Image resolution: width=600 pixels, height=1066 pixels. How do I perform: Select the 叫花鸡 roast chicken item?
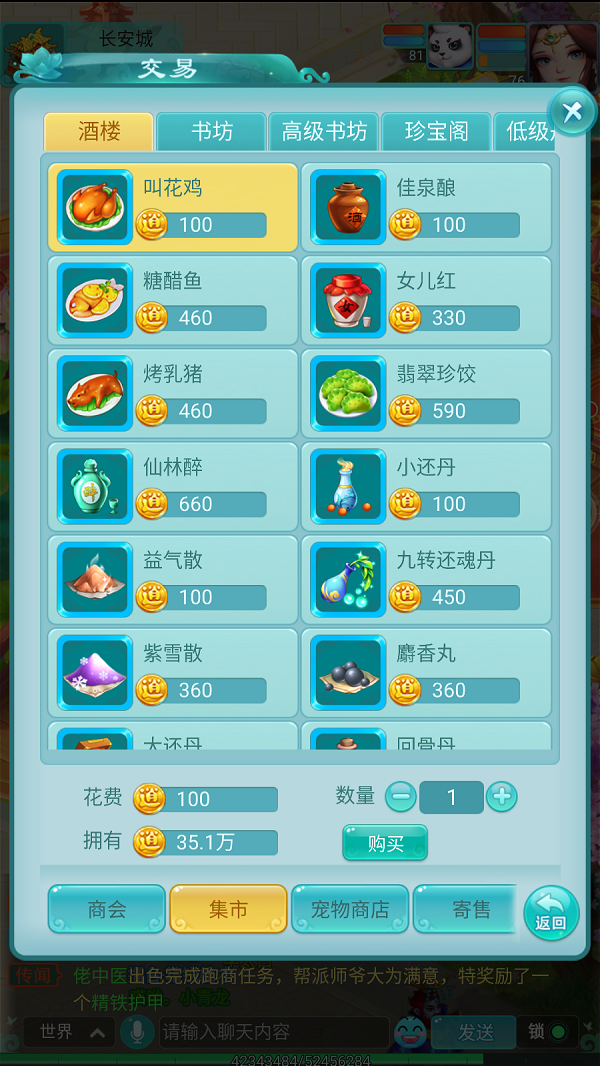173,207
